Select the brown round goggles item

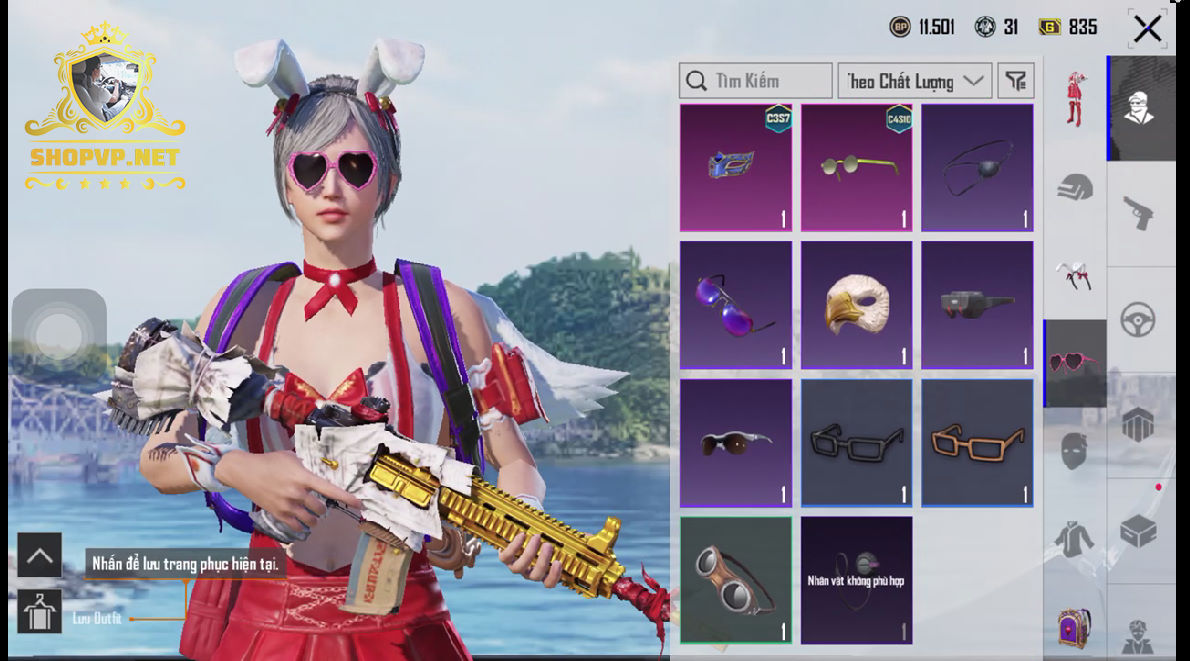(736, 579)
